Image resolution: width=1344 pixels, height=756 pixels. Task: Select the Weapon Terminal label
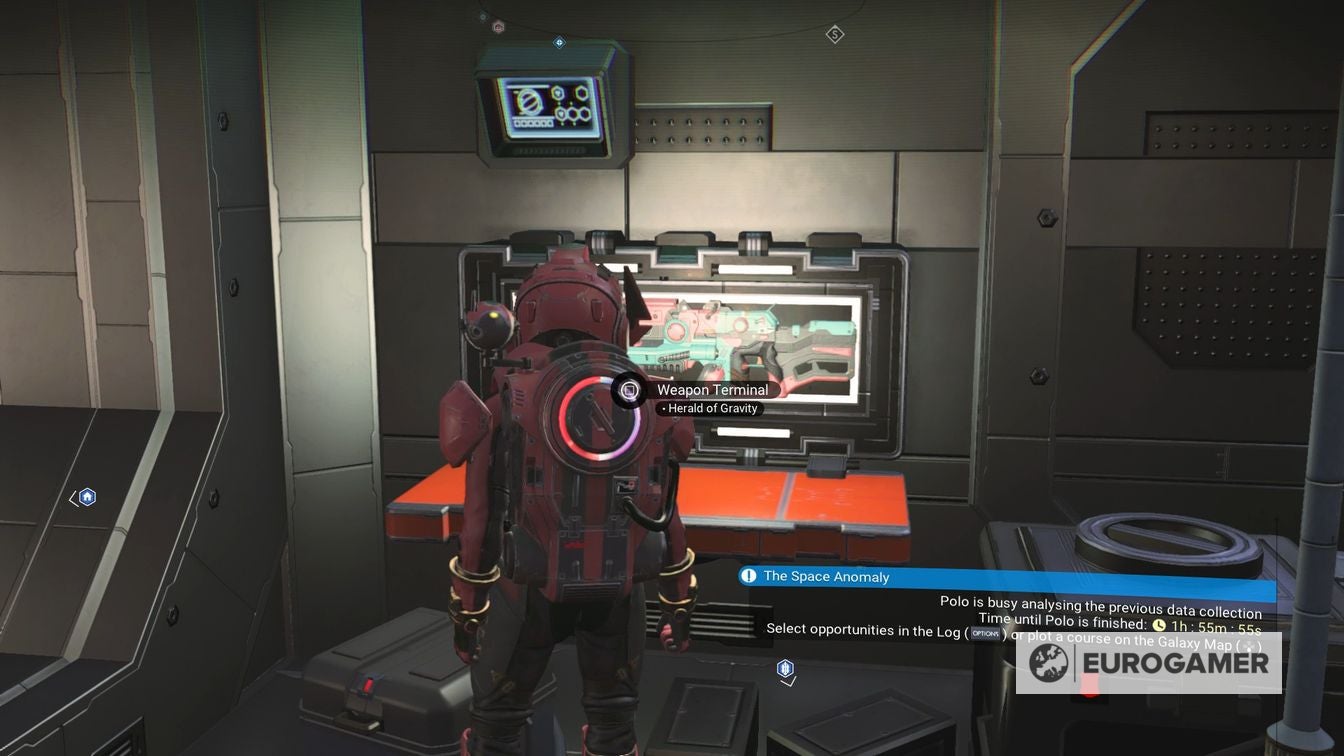tap(712, 390)
